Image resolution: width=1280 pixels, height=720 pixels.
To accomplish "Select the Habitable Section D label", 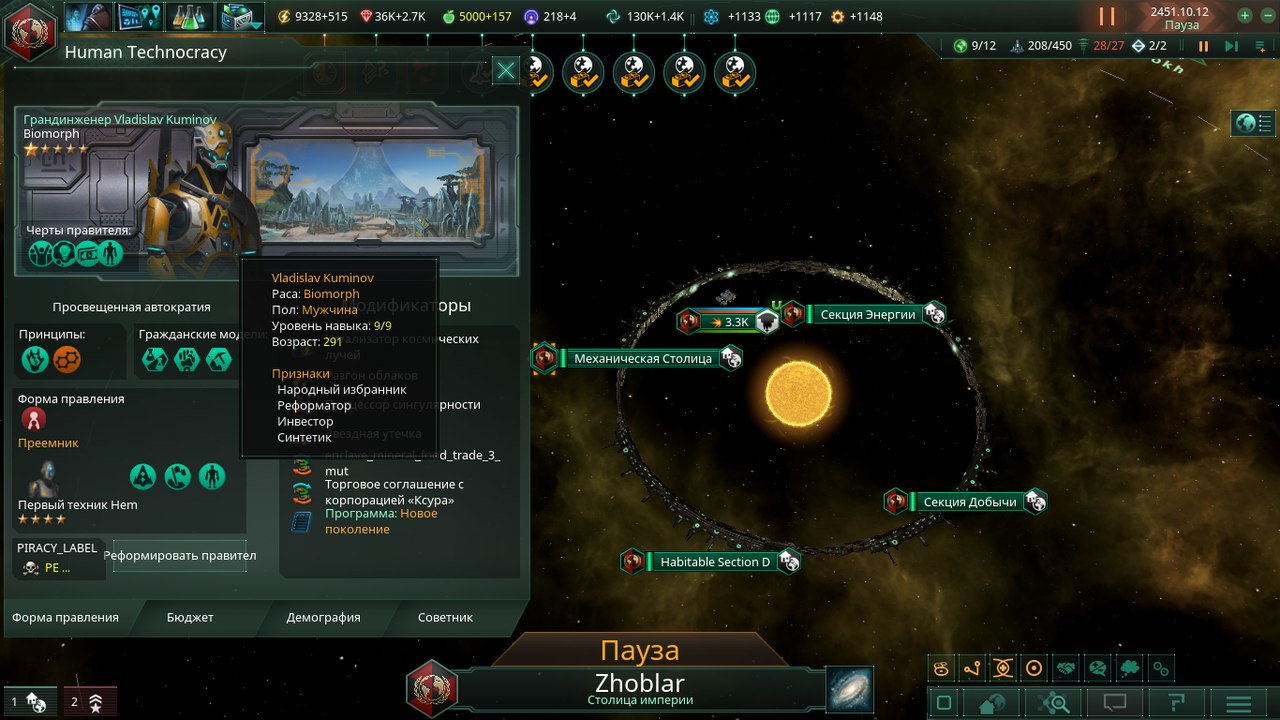I will (714, 561).
